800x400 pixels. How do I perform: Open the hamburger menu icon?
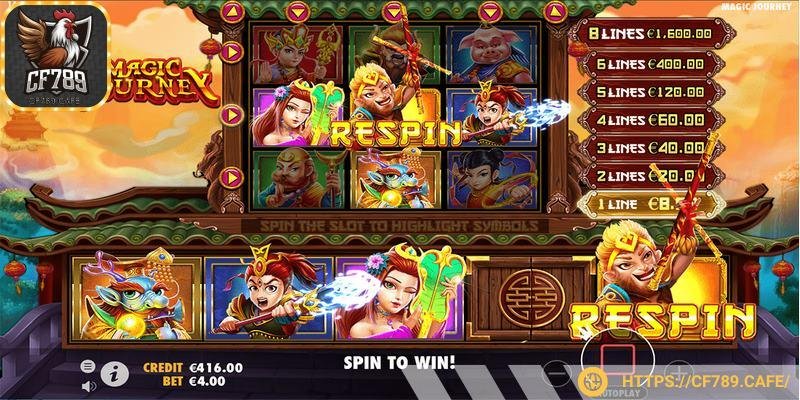(x=88, y=366)
